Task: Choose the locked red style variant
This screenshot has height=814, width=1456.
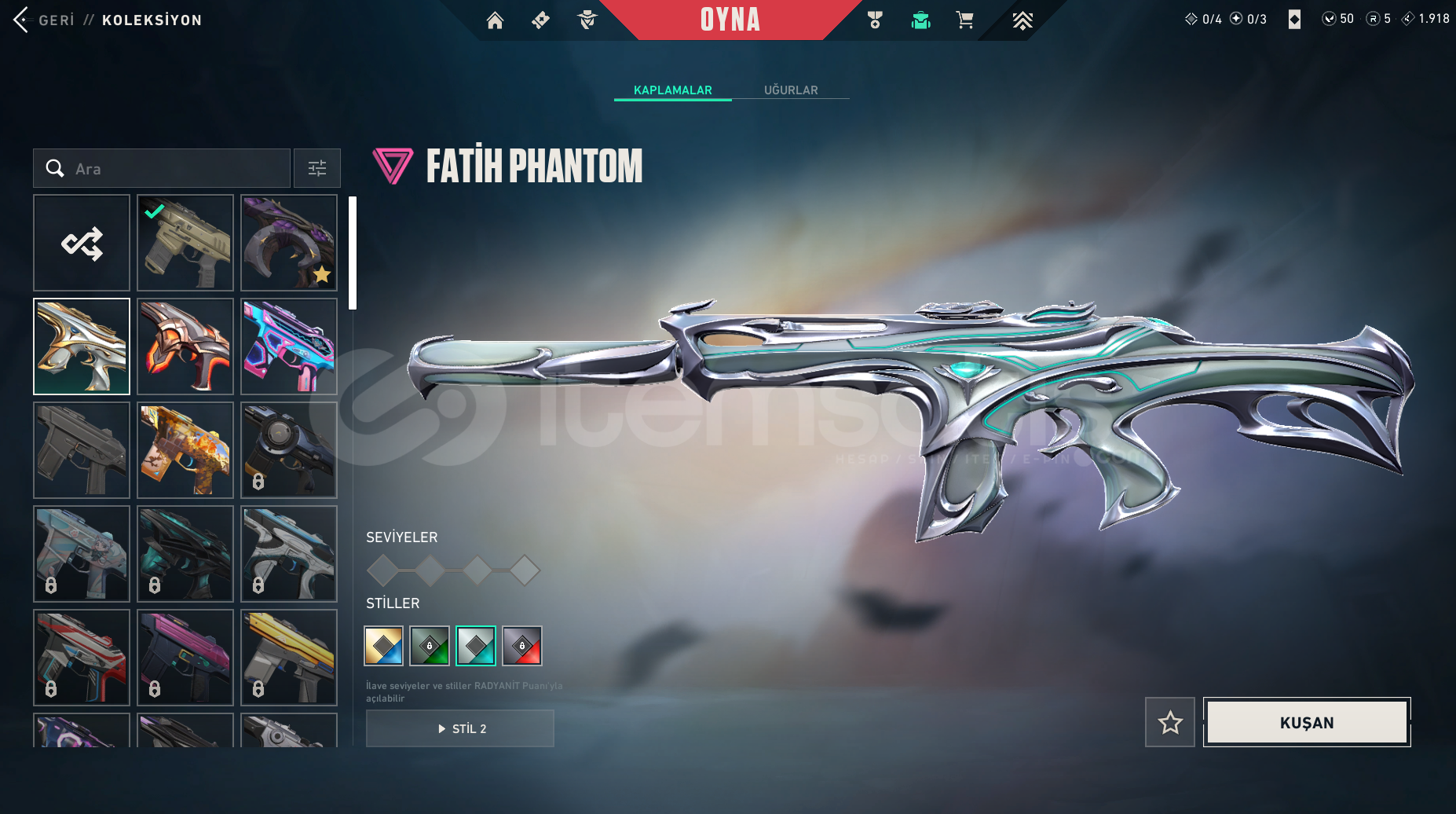Action: [522, 646]
